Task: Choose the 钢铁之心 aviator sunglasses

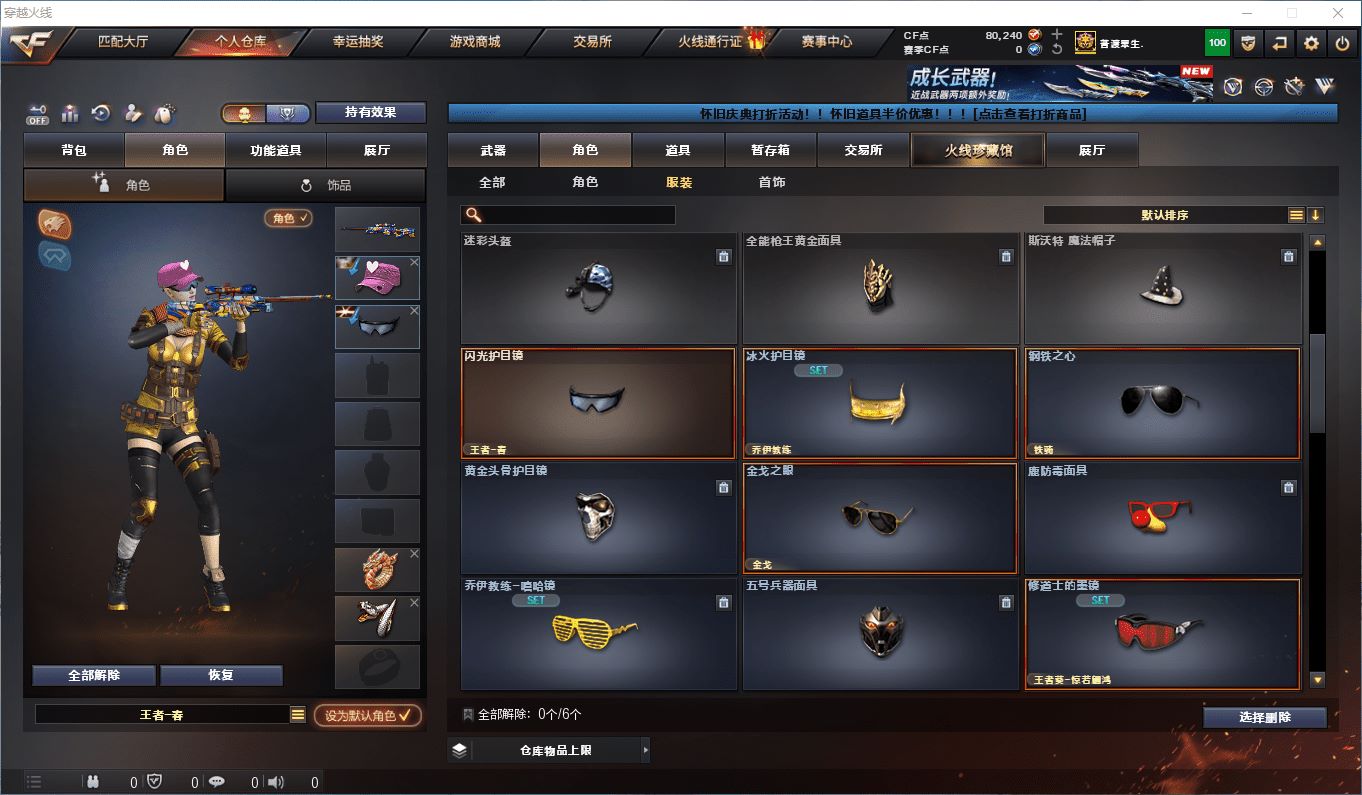Action: (1162, 402)
